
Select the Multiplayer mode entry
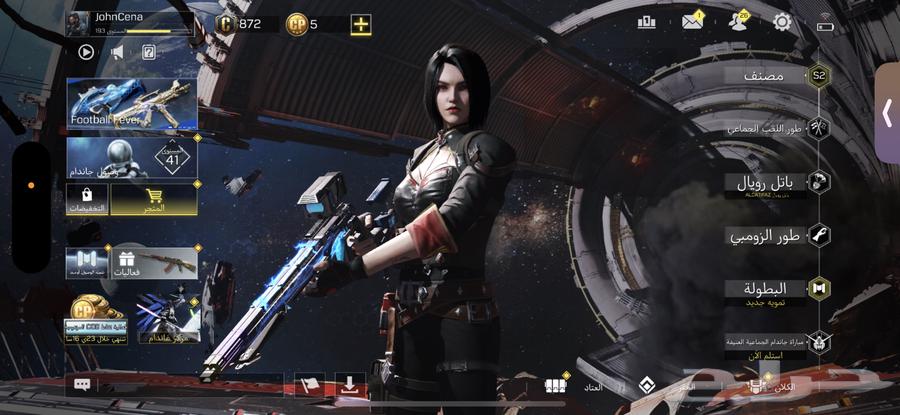point(775,128)
